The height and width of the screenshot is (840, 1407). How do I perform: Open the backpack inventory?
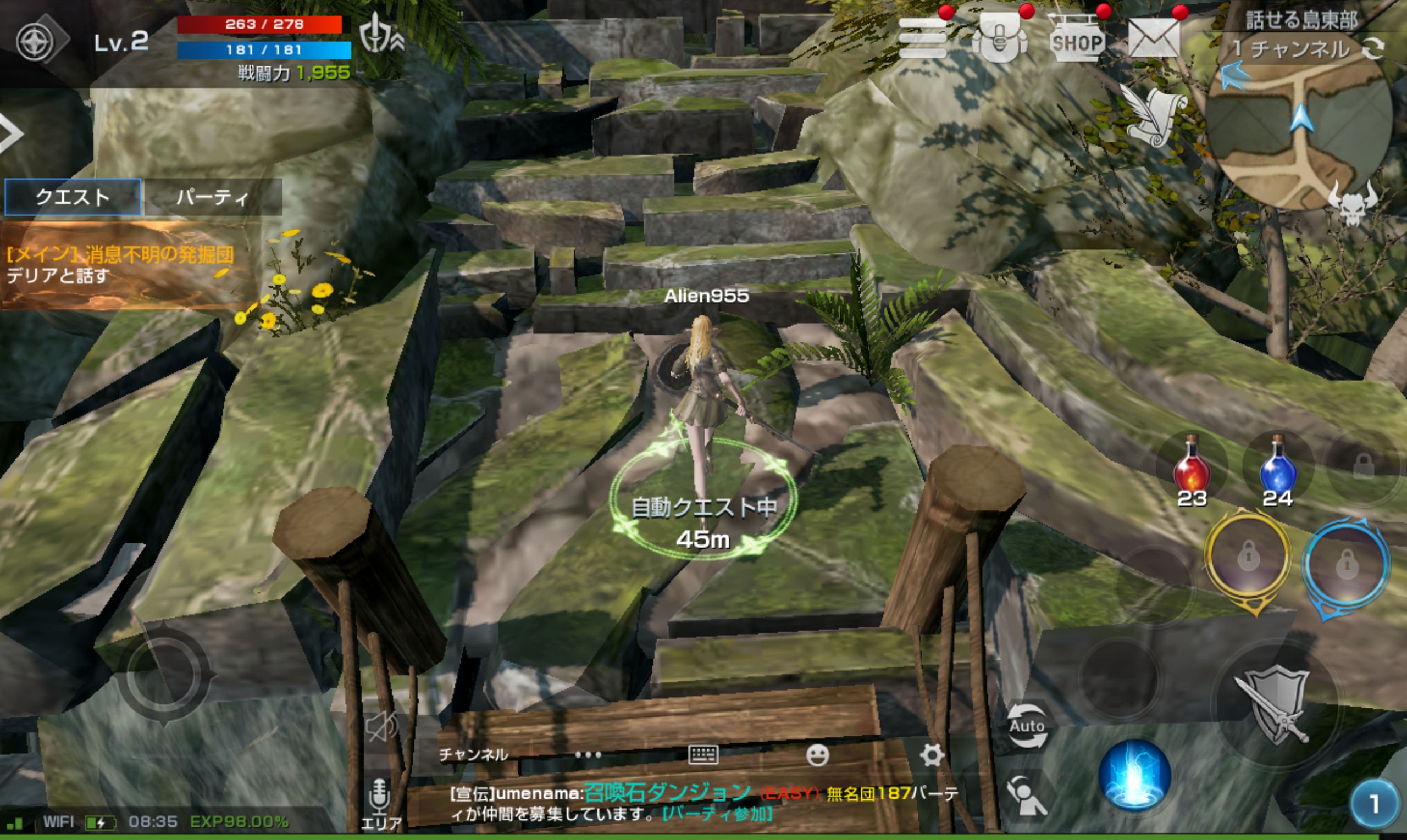pos(999,38)
